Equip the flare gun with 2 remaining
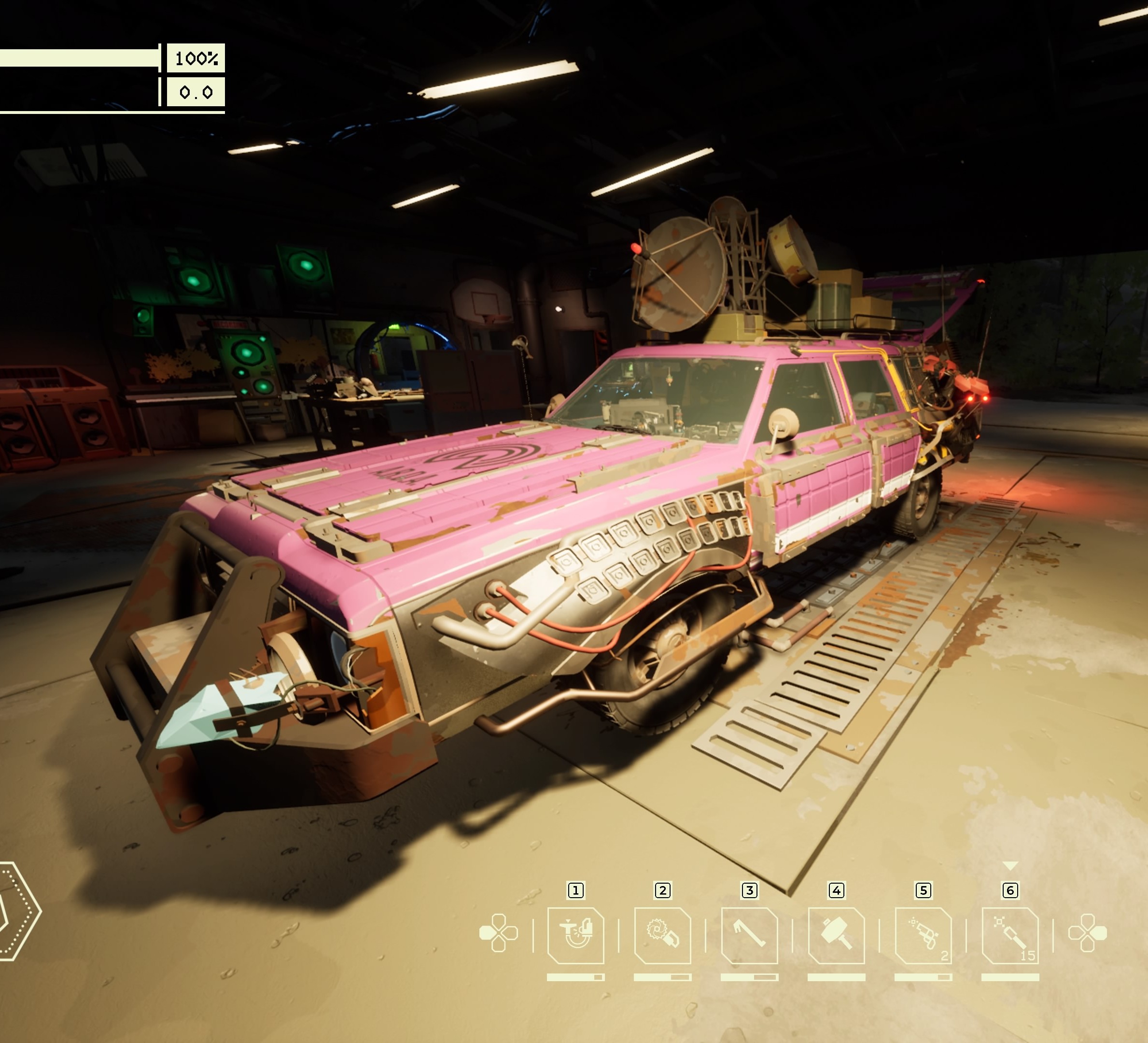 [923, 935]
